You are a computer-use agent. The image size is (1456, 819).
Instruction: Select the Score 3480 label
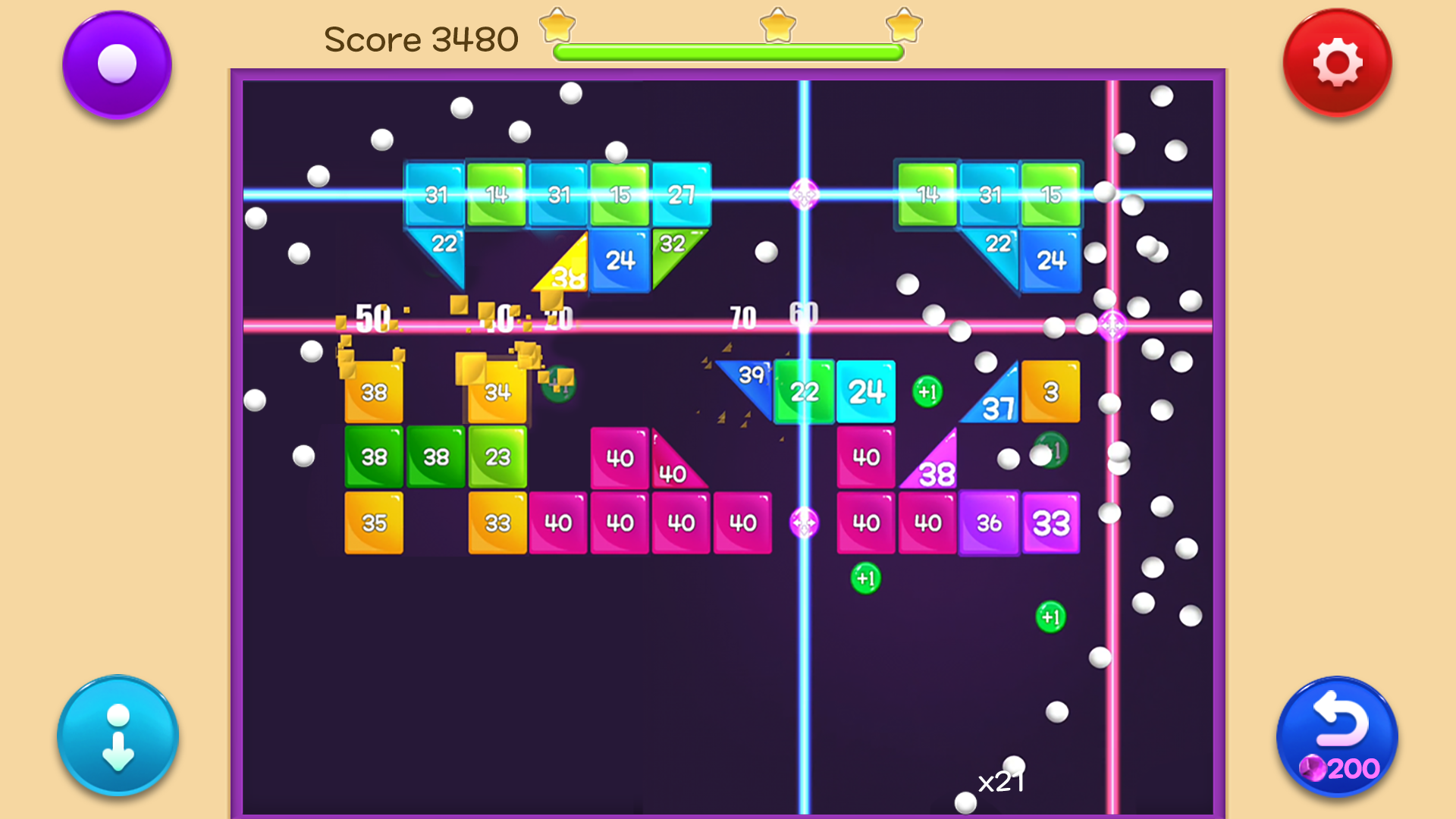pos(422,39)
